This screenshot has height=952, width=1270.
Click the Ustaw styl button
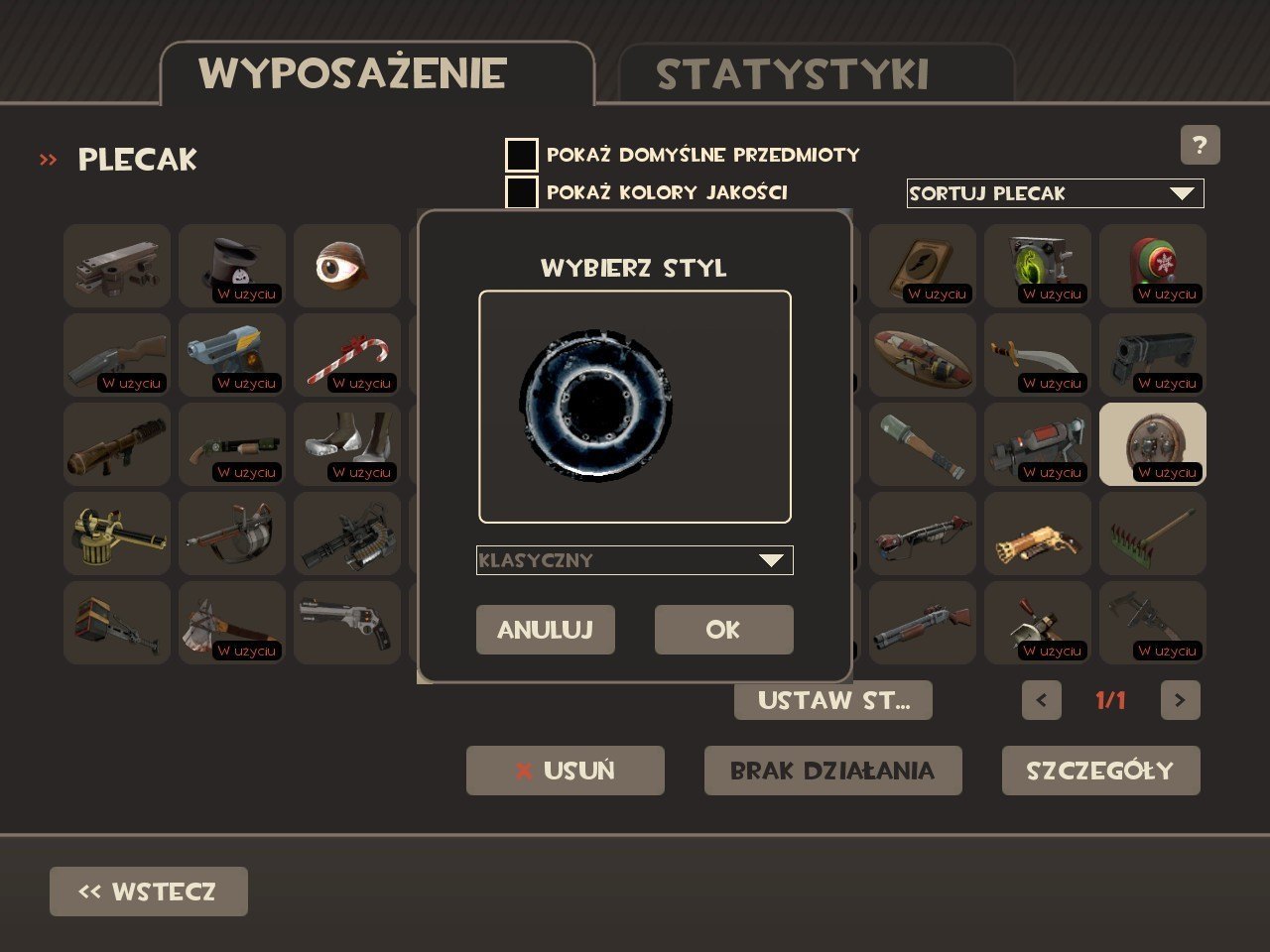point(832,700)
